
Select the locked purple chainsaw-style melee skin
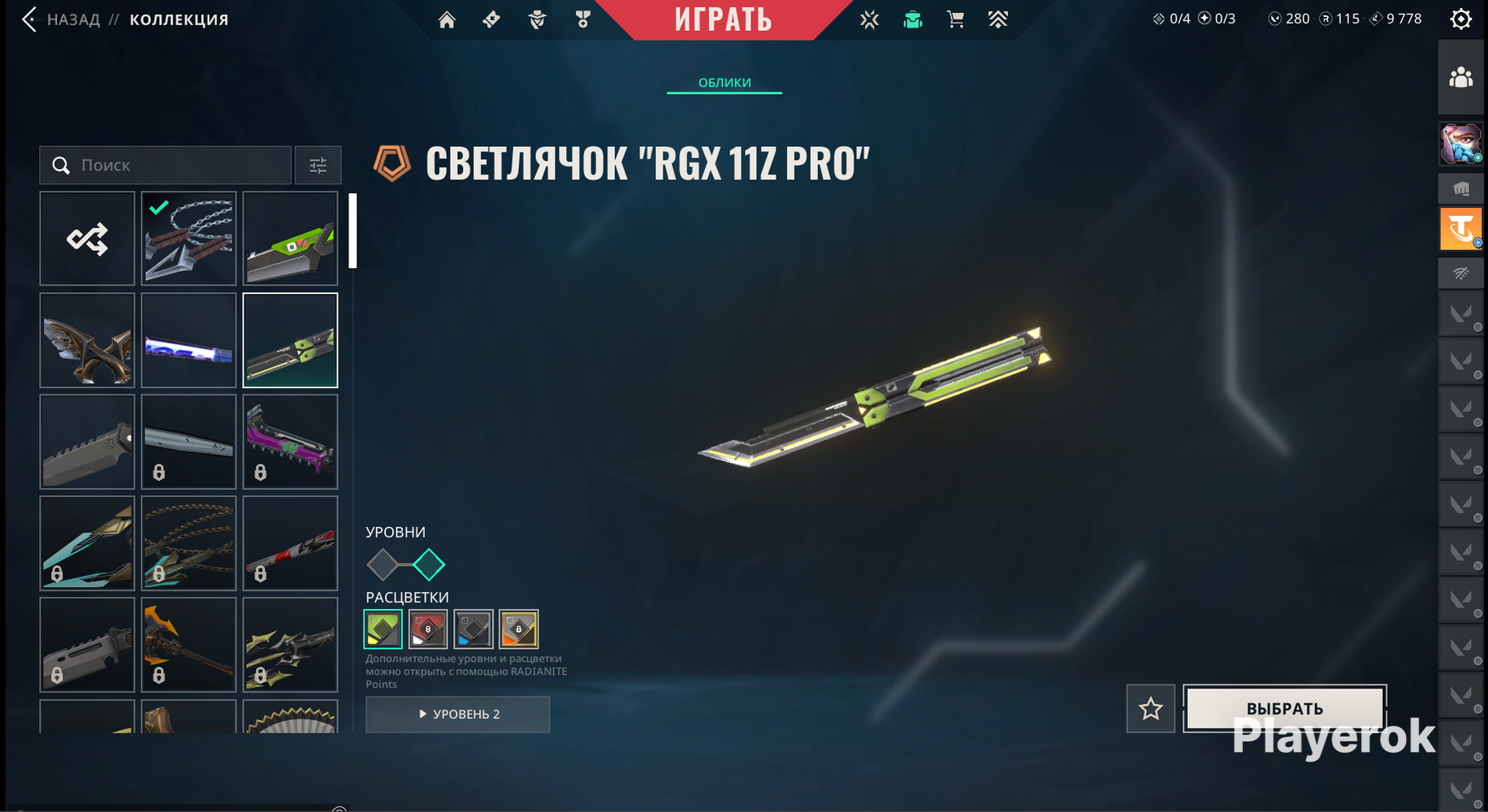click(290, 442)
